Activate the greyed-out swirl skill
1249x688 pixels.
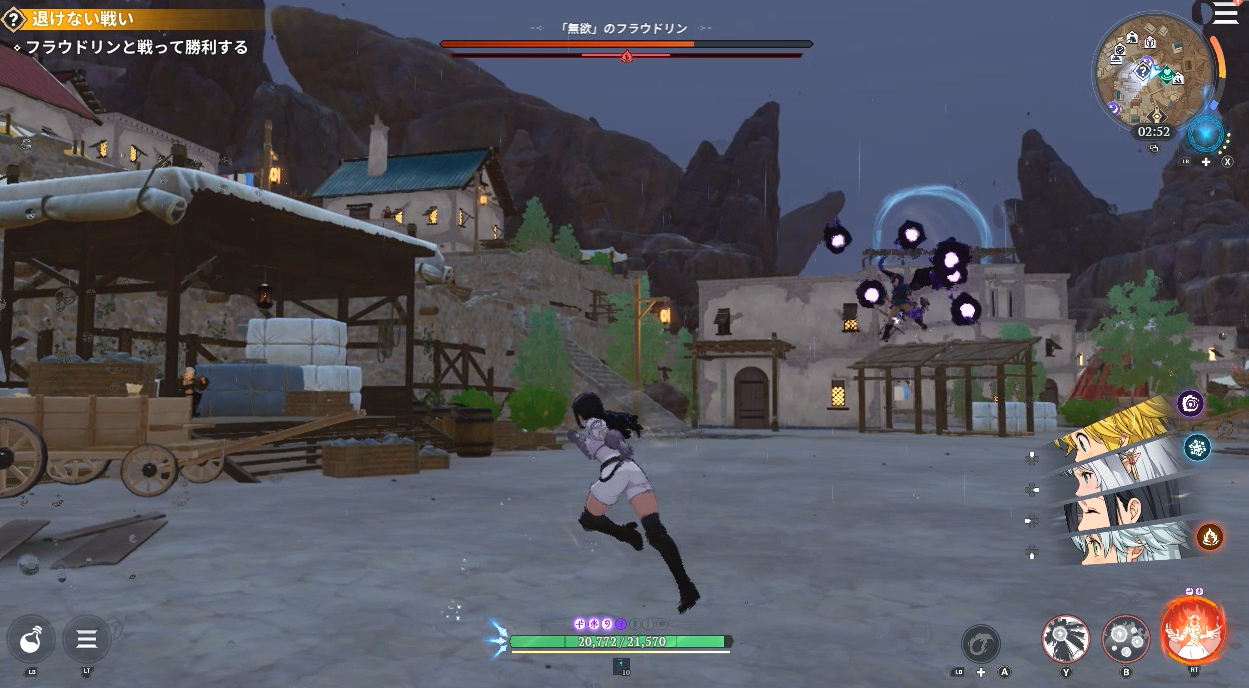[x=981, y=643]
